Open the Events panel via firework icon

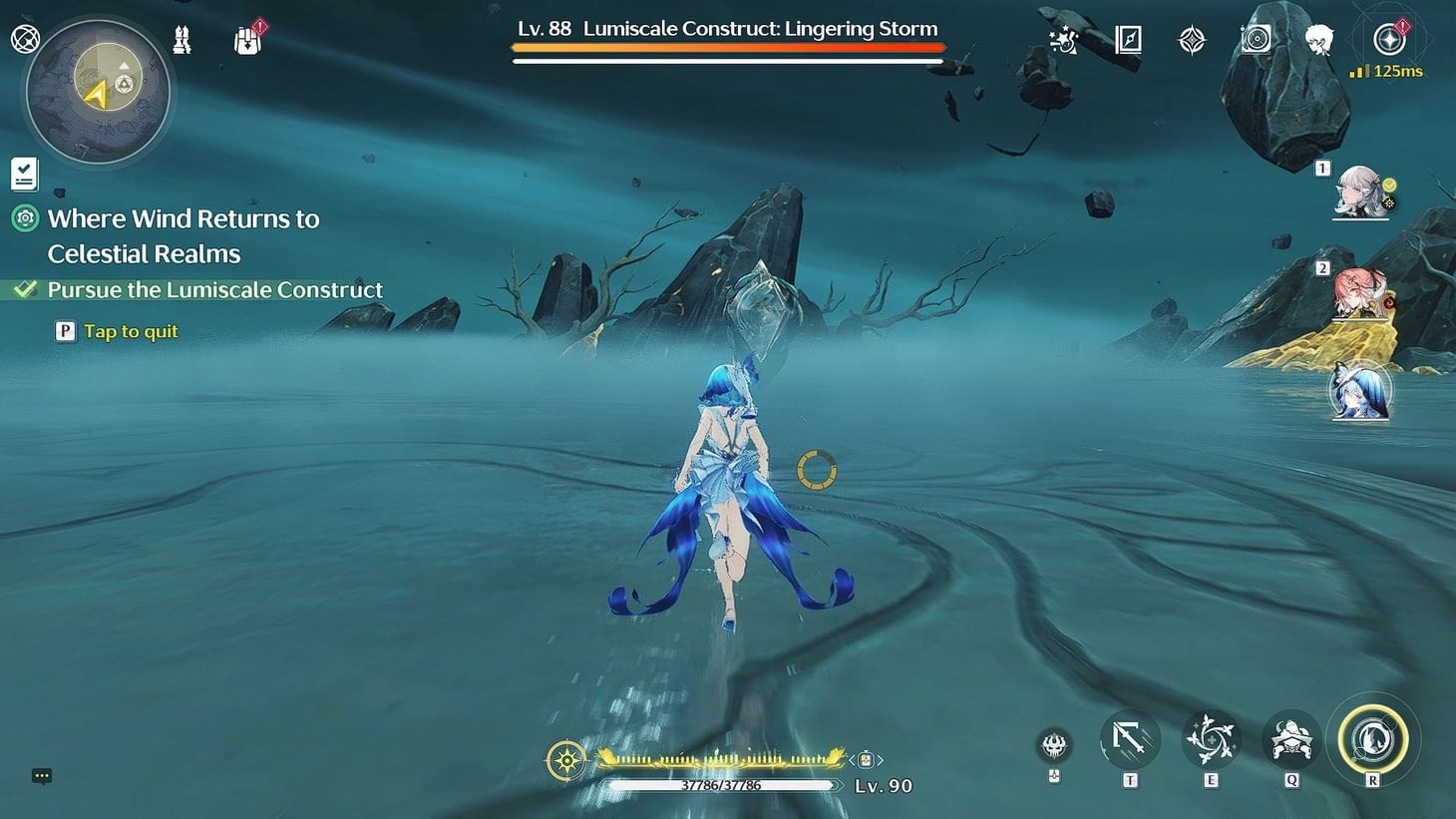pos(1062,40)
